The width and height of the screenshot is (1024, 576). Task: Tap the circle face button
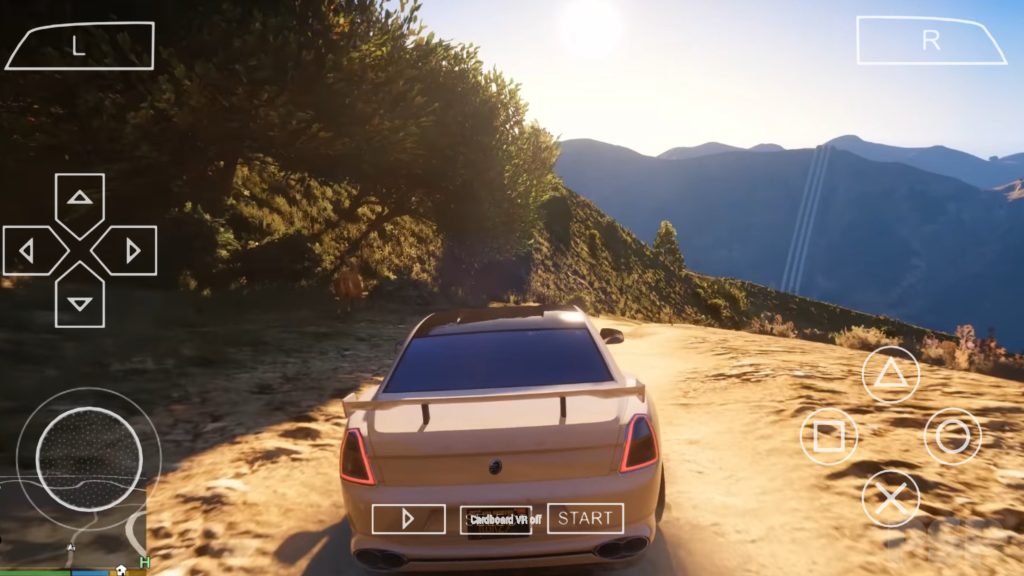(x=952, y=437)
